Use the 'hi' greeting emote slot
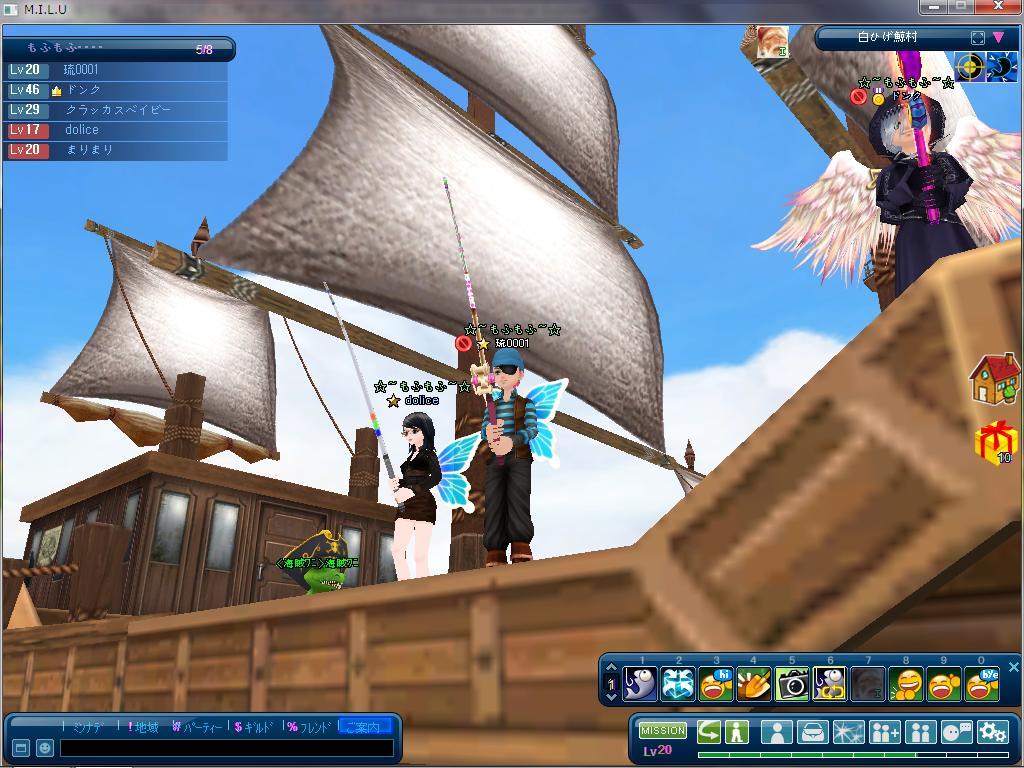This screenshot has height=768, width=1024. (x=716, y=684)
